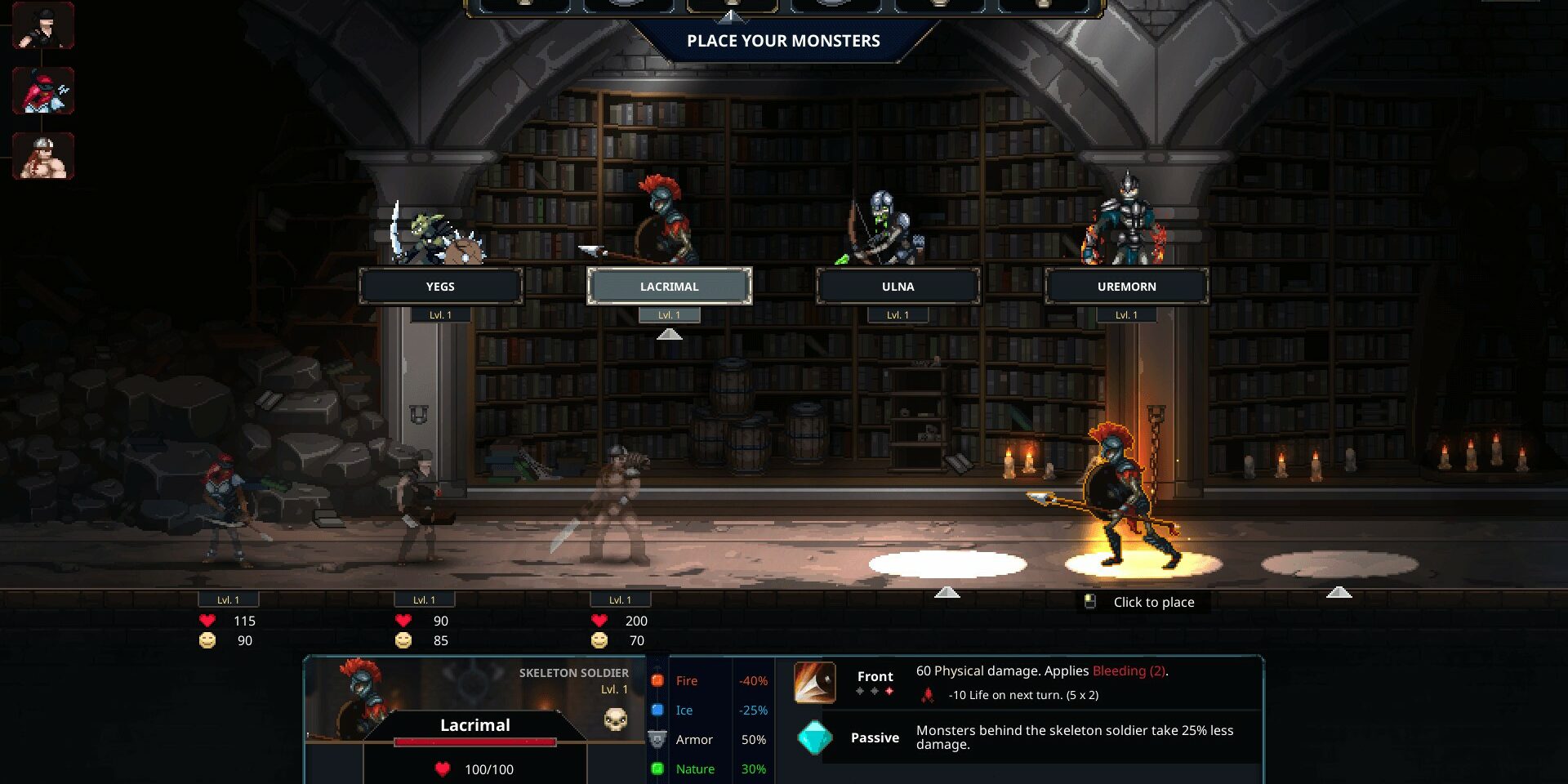Screen dimensions: 1568x784
Task: Click the hooded hero portrait
Action: pyautogui.click(x=43, y=25)
